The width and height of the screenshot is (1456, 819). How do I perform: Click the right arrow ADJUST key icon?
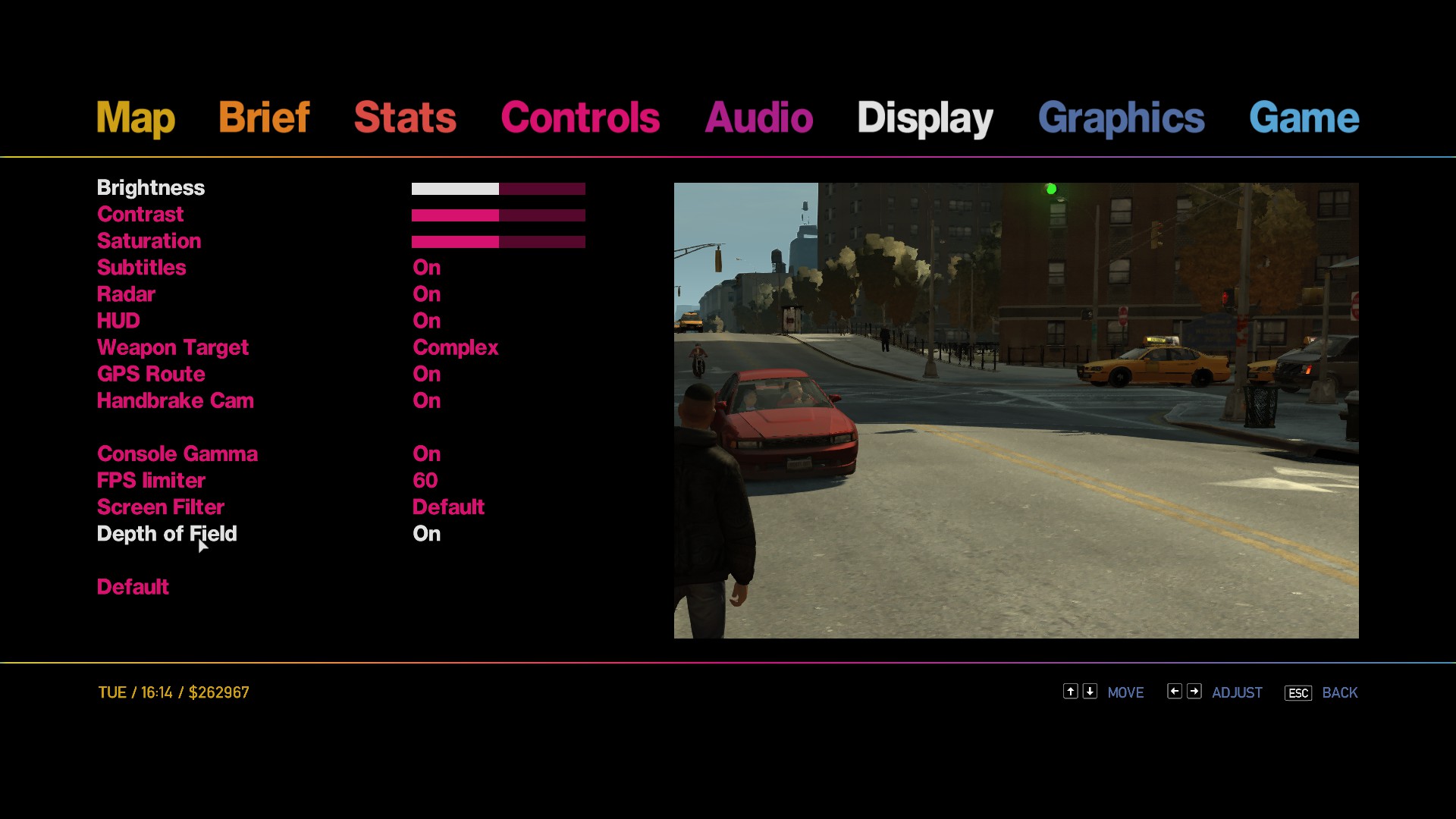[x=1194, y=692]
